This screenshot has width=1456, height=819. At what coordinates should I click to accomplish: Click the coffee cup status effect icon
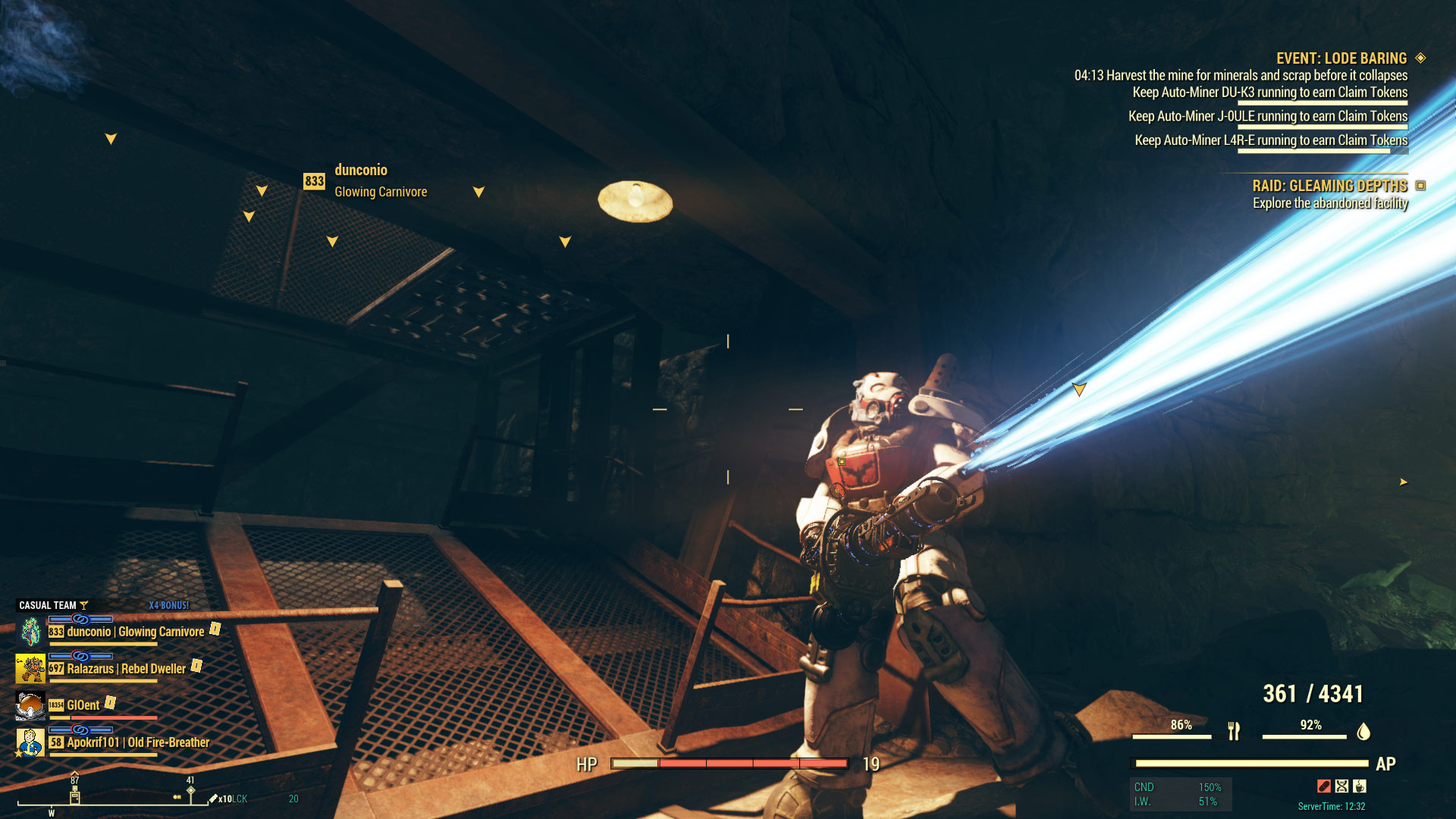click(x=1360, y=786)
